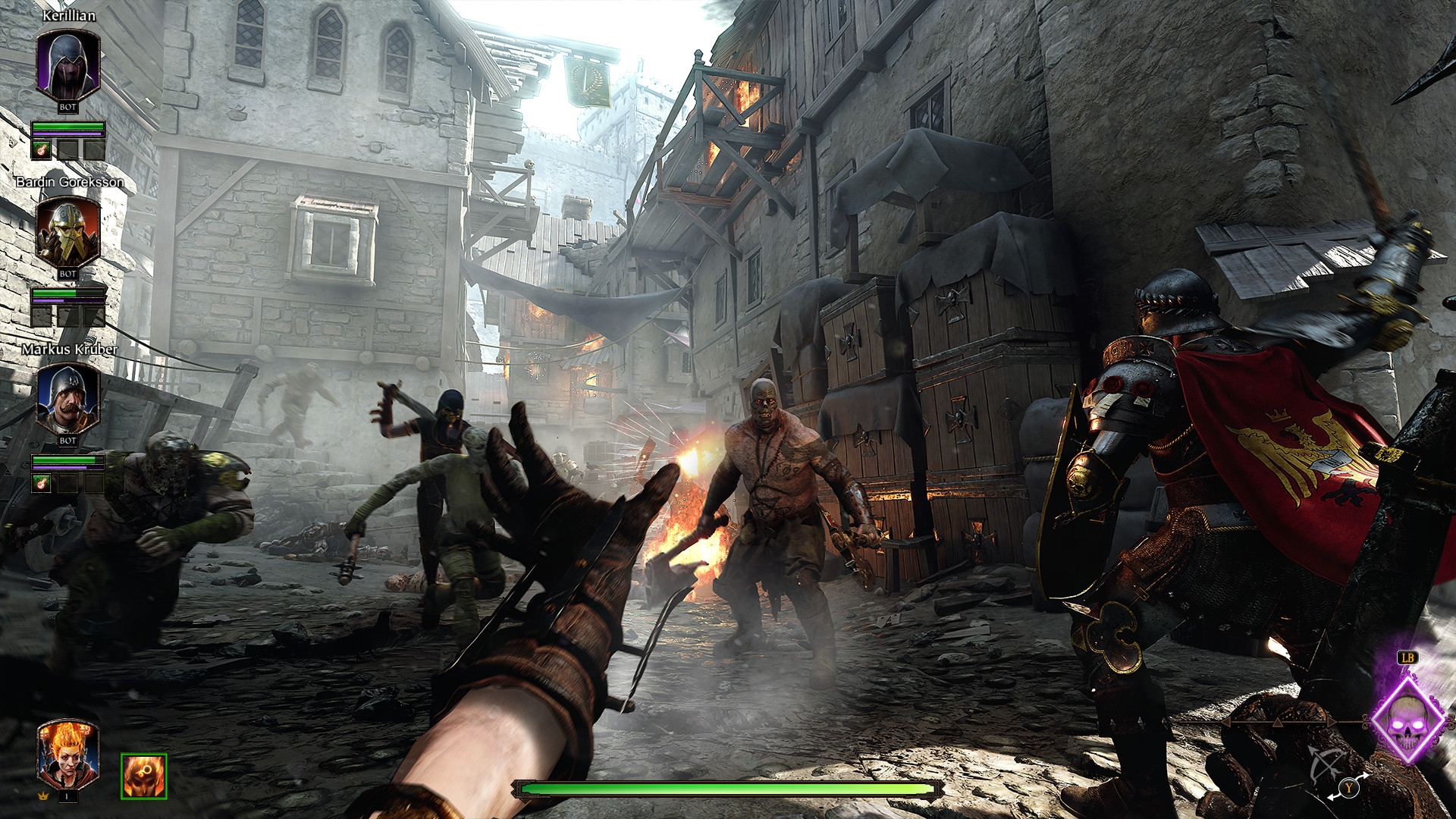Click Bardin Goreksson's portrait
The image size is (1456, 819).
tap(67, 232)
